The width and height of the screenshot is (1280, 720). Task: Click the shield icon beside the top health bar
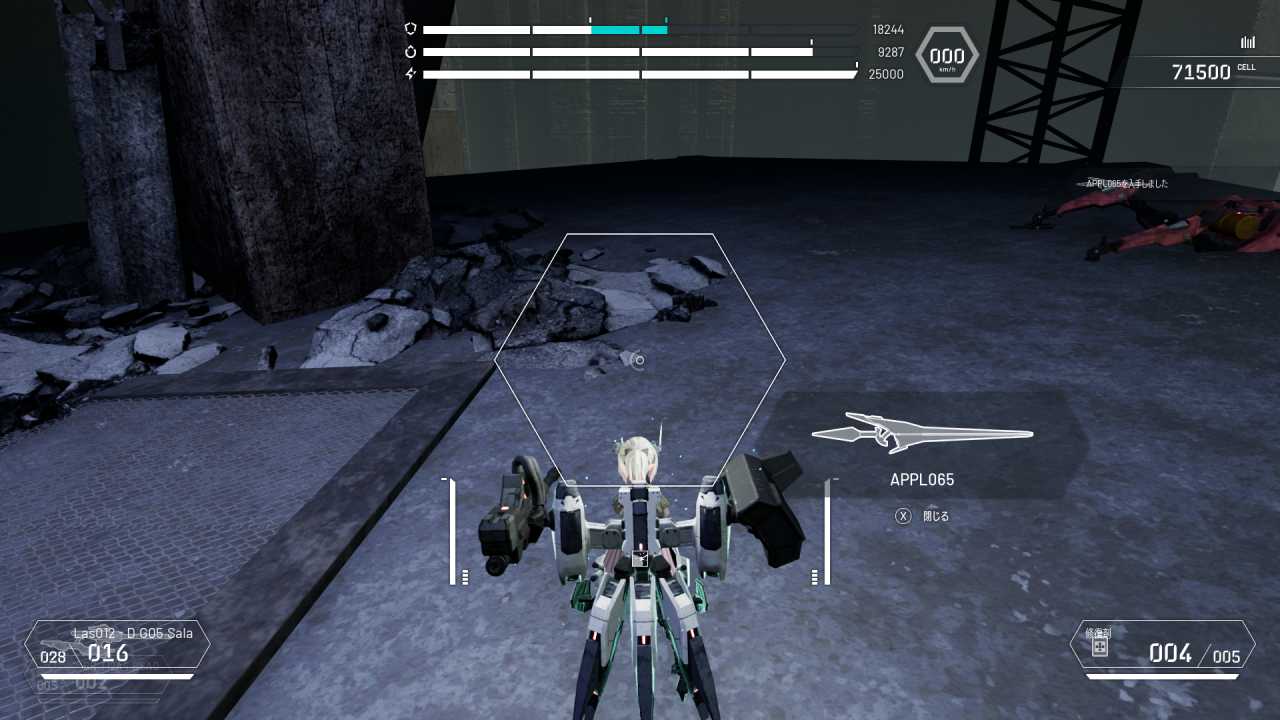pyautogui.click(x=411, y=29)
